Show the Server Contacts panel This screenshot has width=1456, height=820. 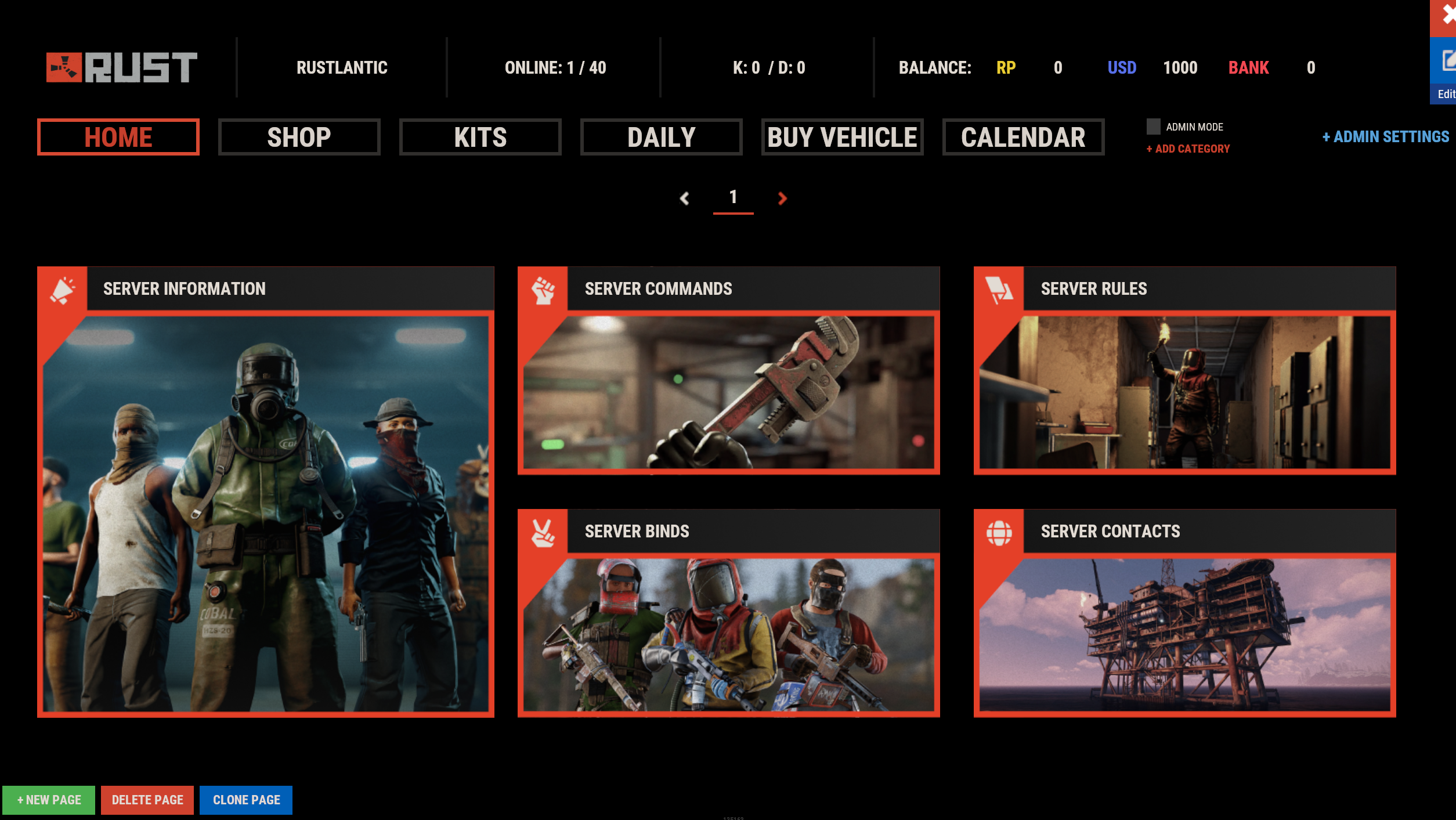pyautogui.click(x=1184, y=613)
